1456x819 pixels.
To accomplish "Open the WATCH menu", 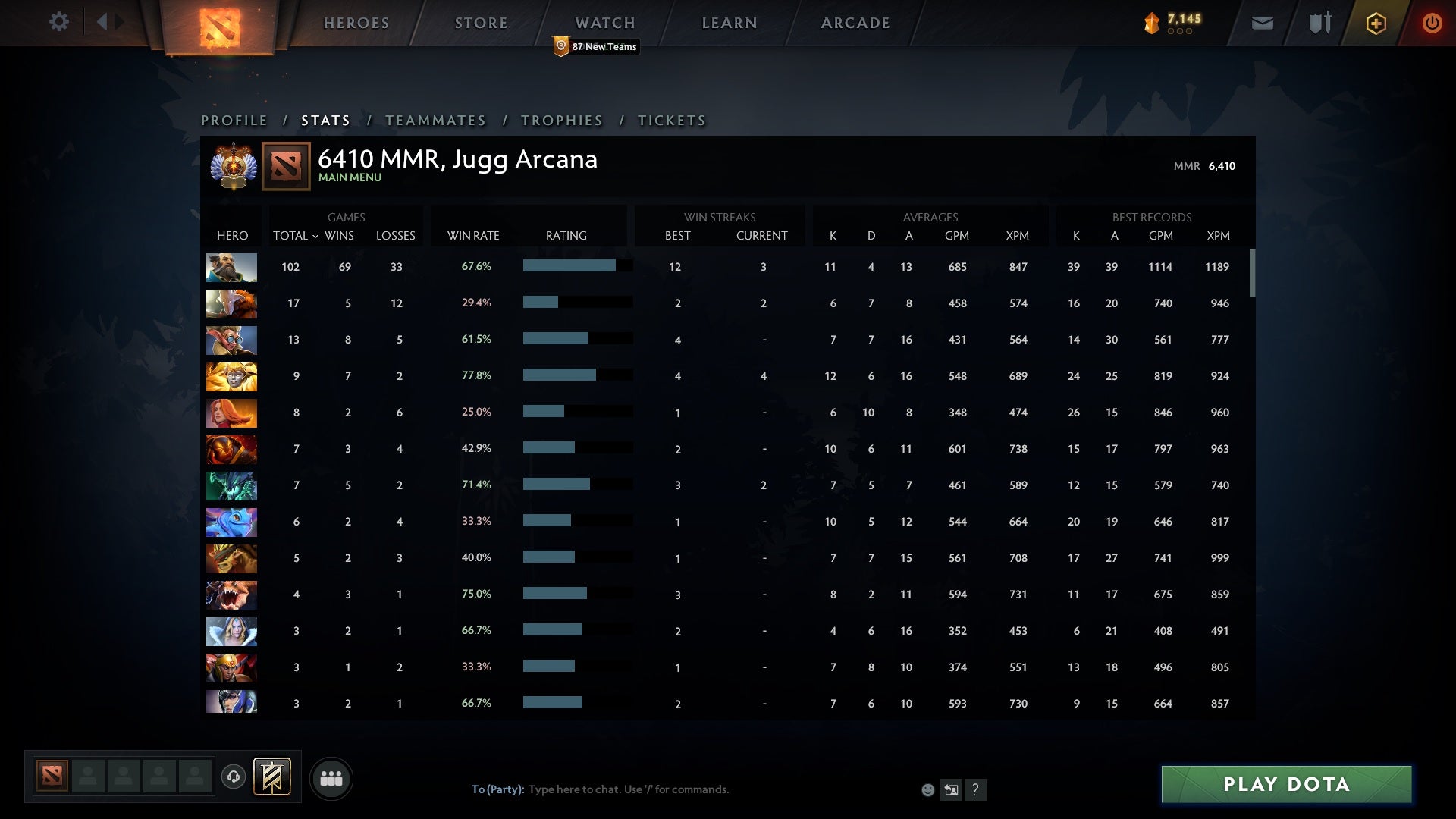I will tap(604, 23).
